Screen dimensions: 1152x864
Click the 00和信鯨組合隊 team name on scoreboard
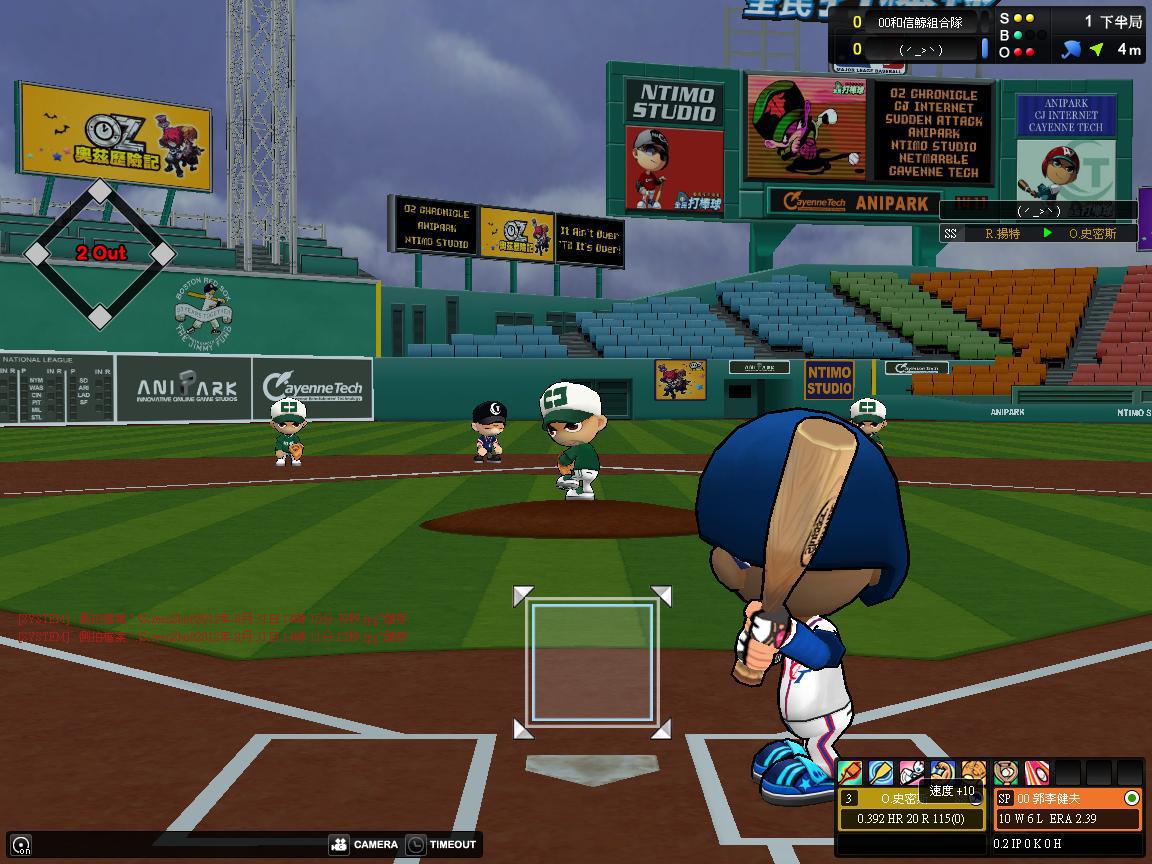pyautogui.click(x=919, y=22)
